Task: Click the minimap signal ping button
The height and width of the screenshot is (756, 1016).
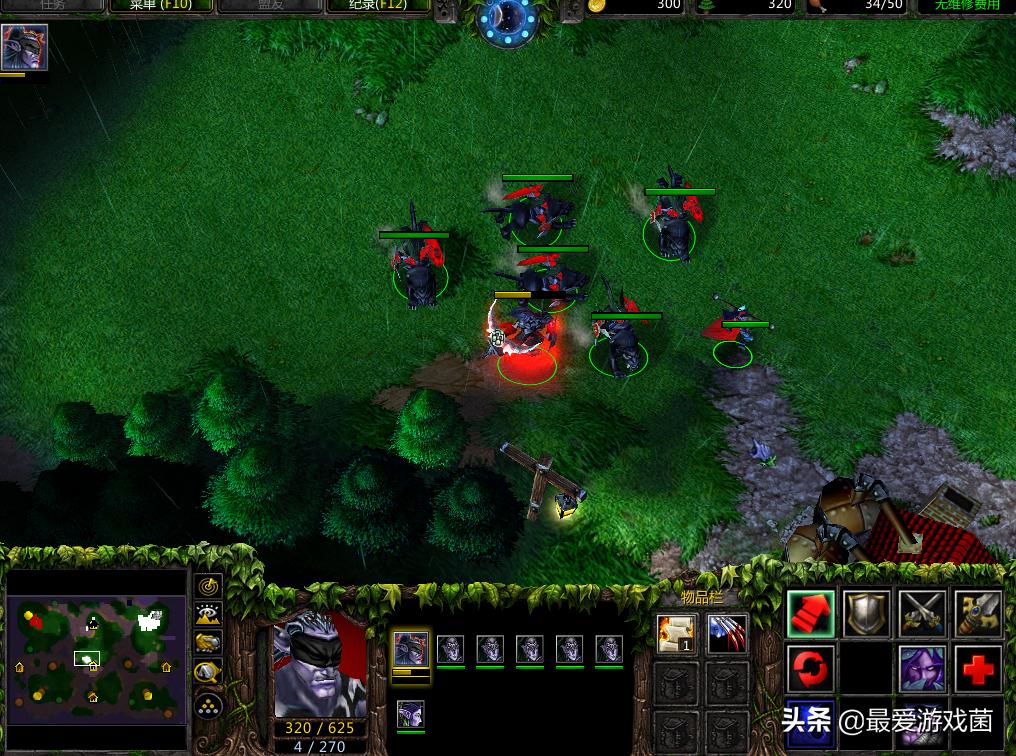Action: click(x=208, y=586)
